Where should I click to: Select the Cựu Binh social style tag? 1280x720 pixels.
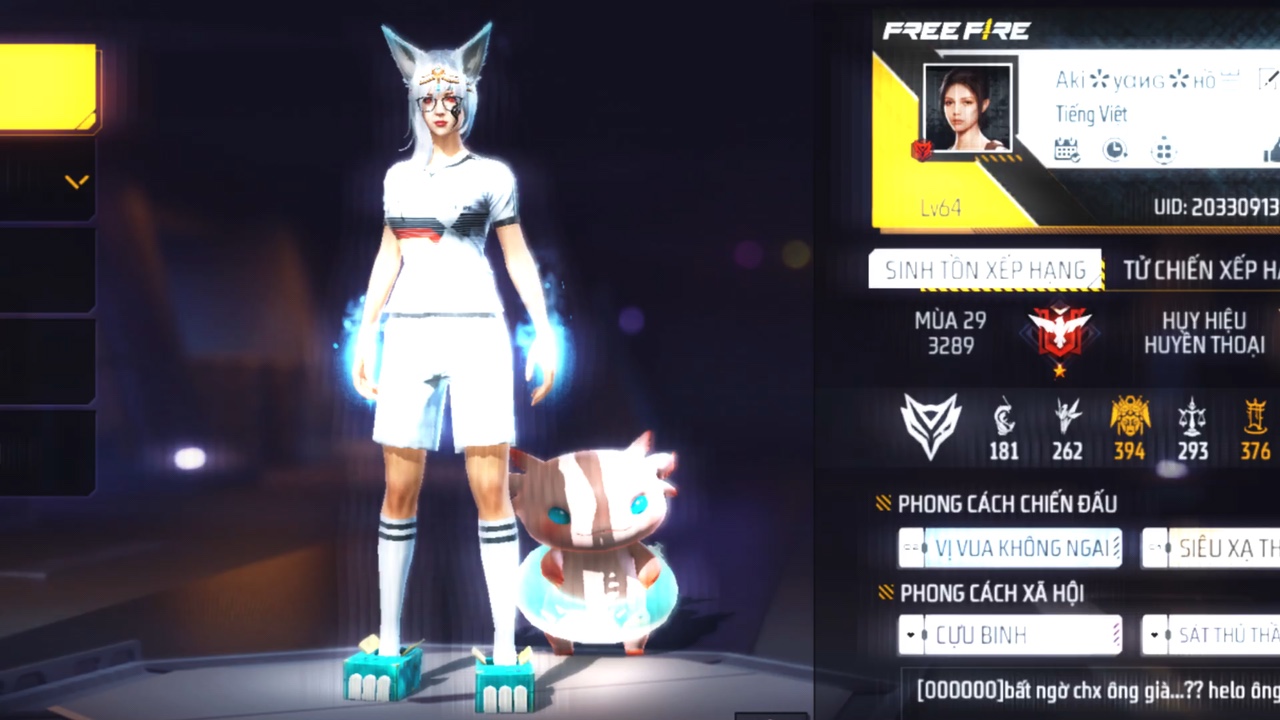[1010, 635]
